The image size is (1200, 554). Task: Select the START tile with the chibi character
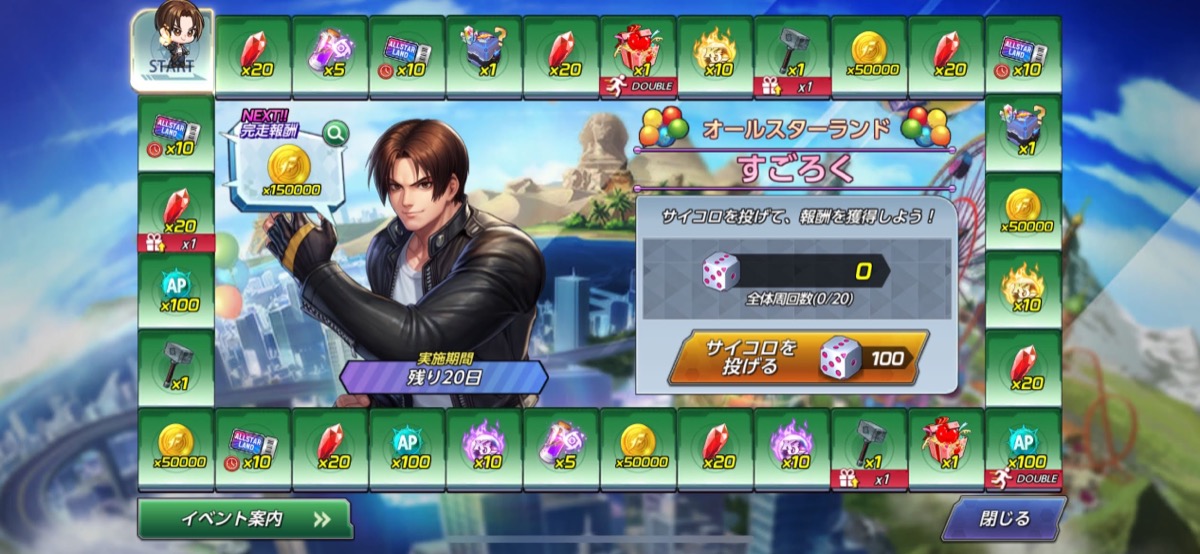coord(173,48)
